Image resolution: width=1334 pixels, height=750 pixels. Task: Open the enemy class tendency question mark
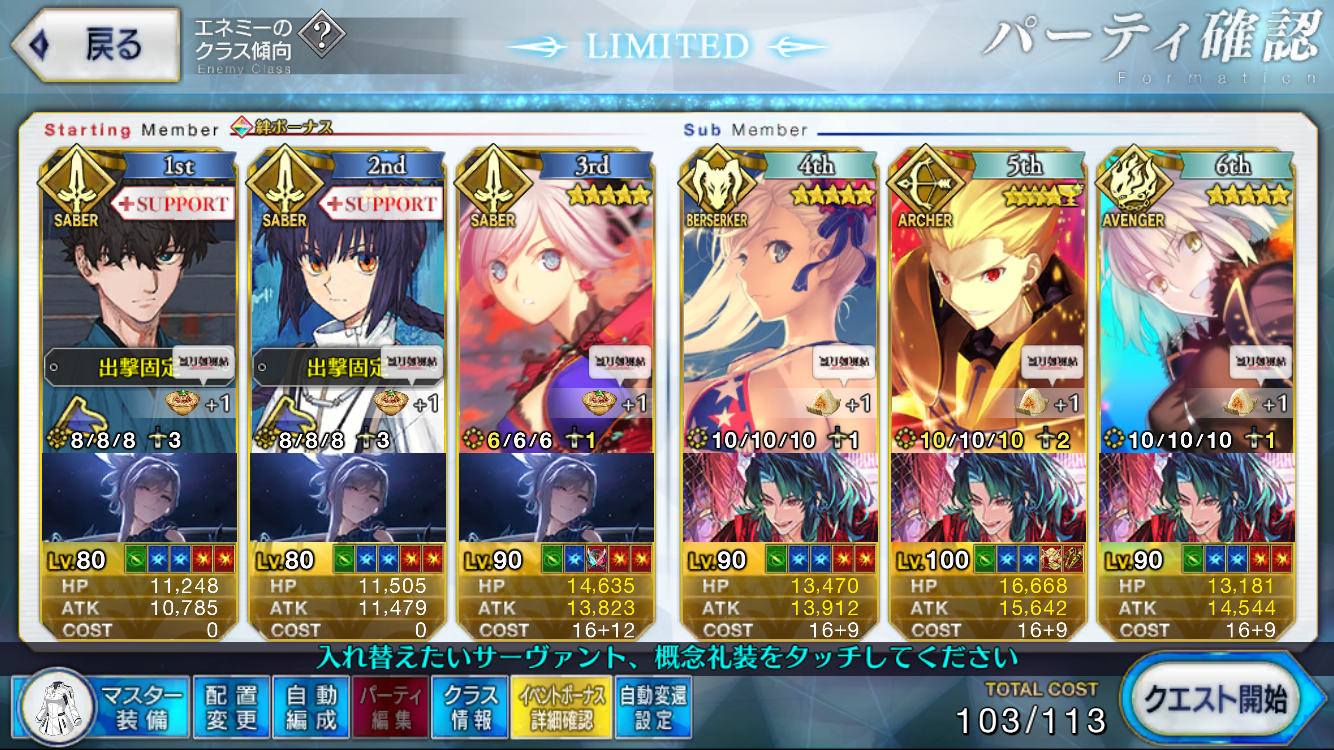322,38
